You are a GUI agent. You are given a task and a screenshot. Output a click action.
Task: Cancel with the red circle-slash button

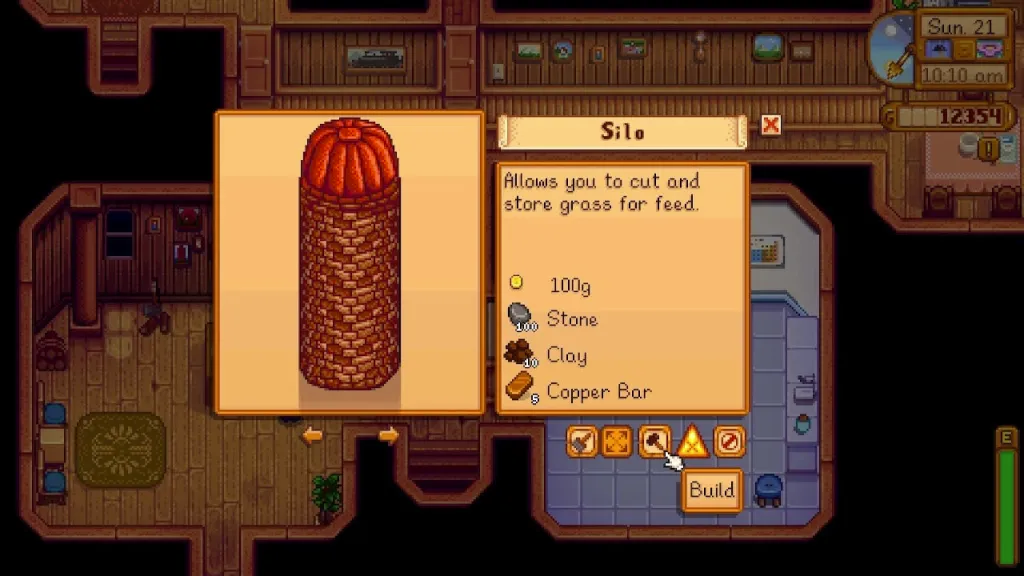[729, 441]
